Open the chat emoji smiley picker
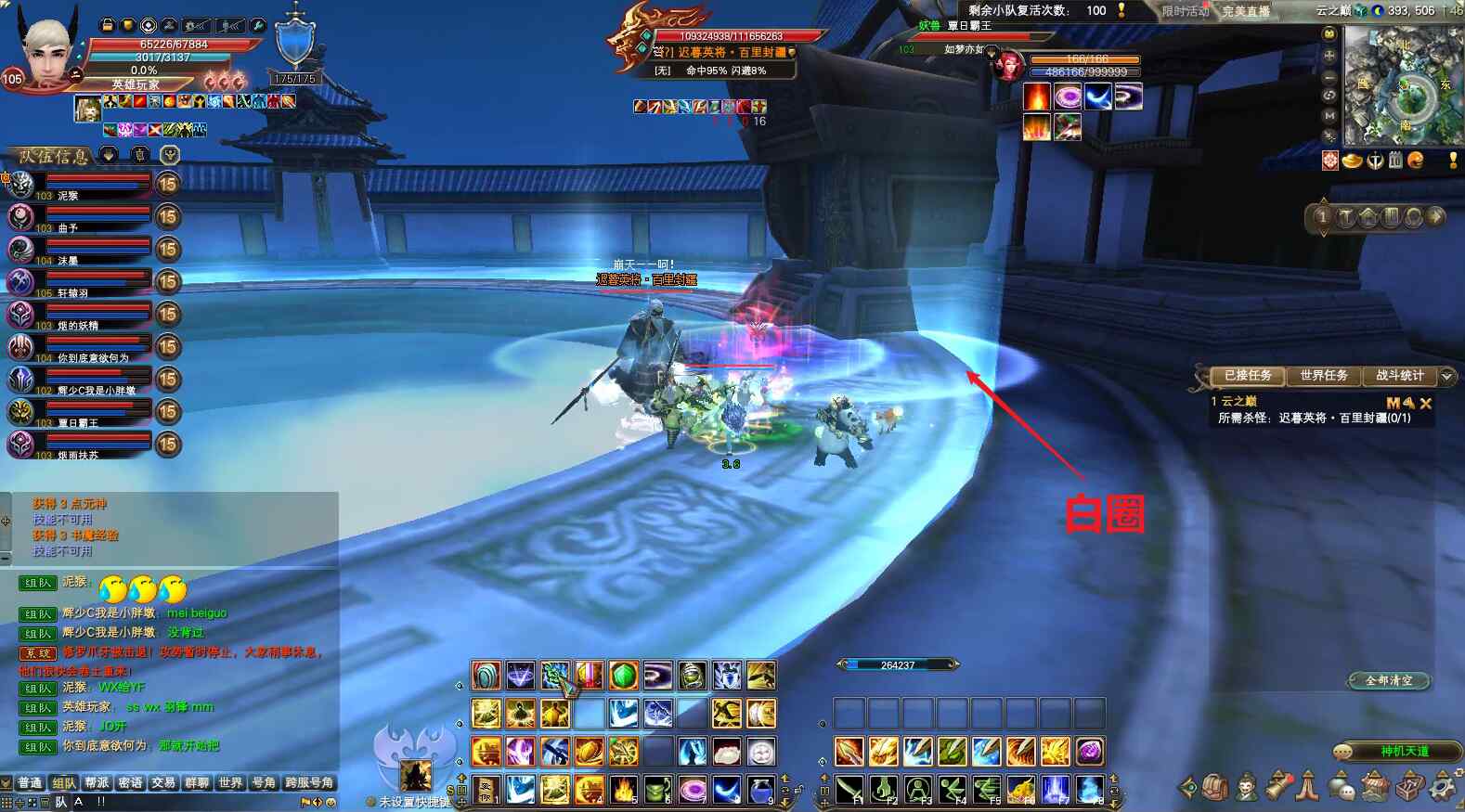 tap(330, 802)
